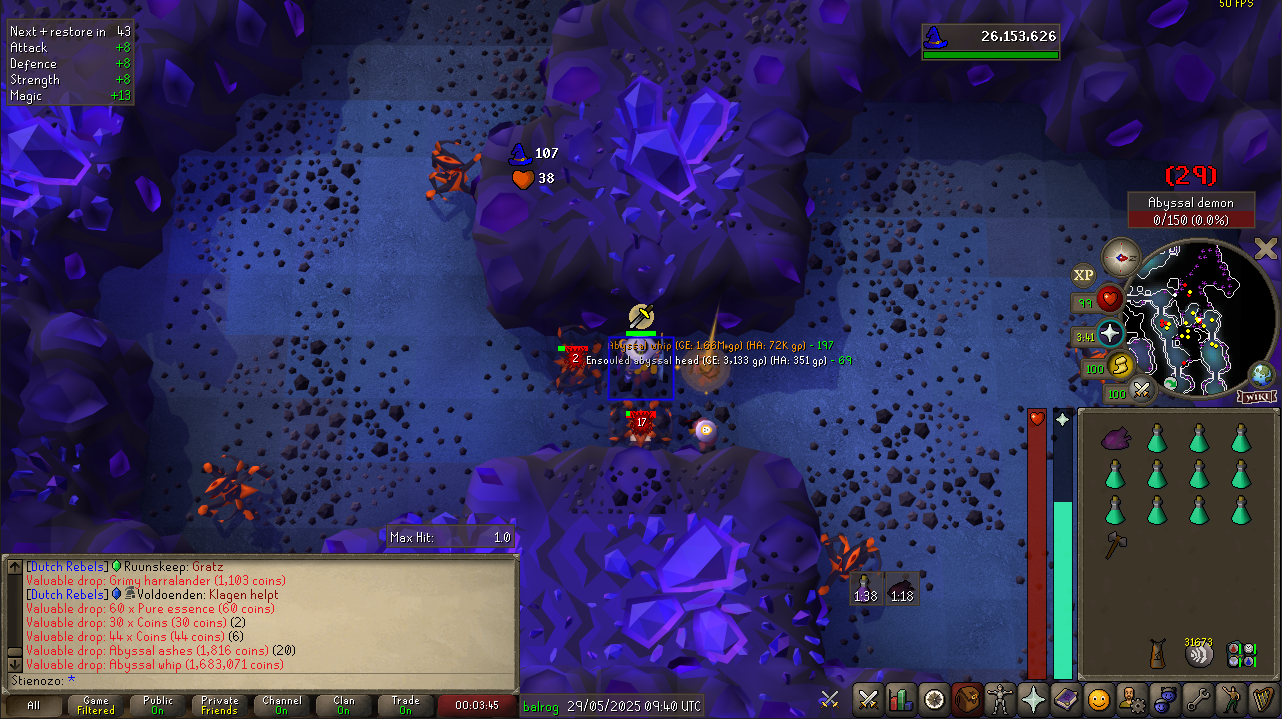Open the Combat Options tab
1282x719 pixels.
tap(868, 699)
